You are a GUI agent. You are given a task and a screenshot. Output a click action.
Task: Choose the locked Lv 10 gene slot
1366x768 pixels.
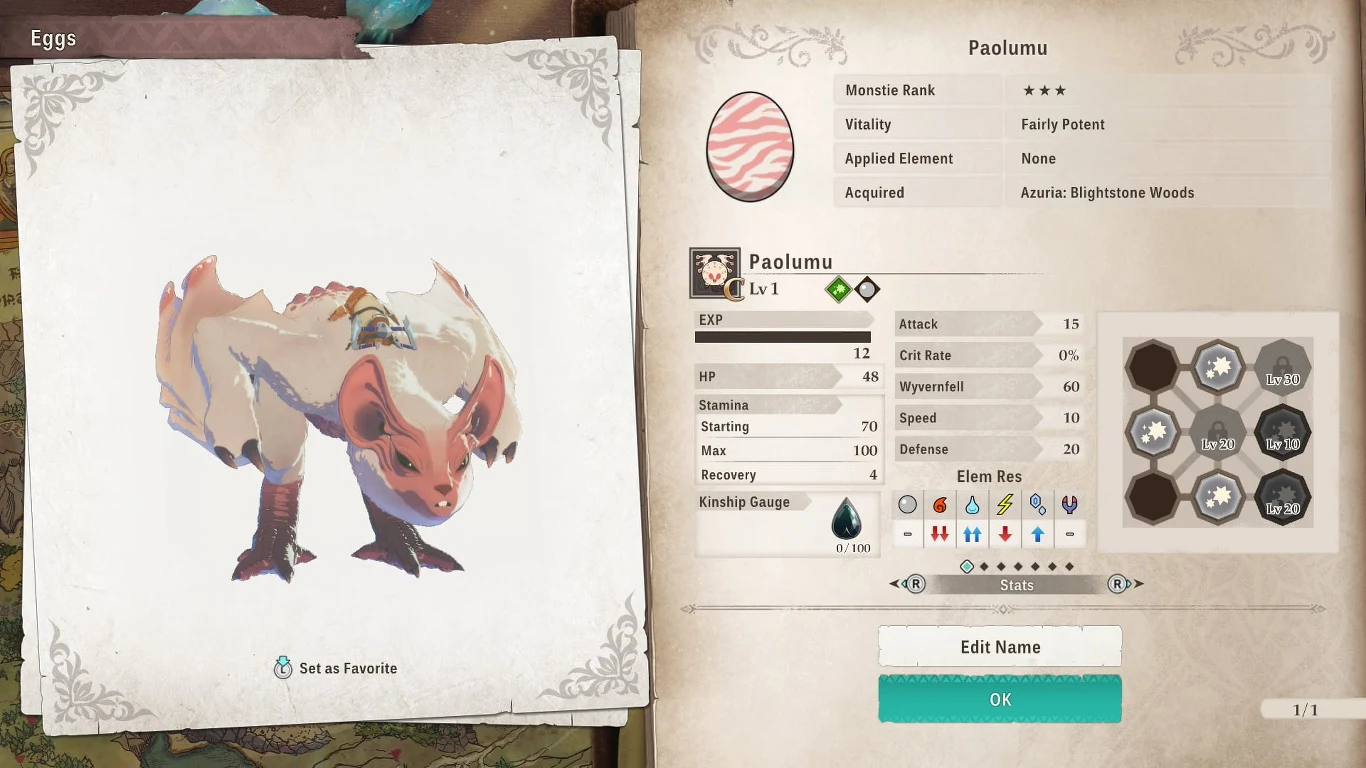pos(1283,432)
